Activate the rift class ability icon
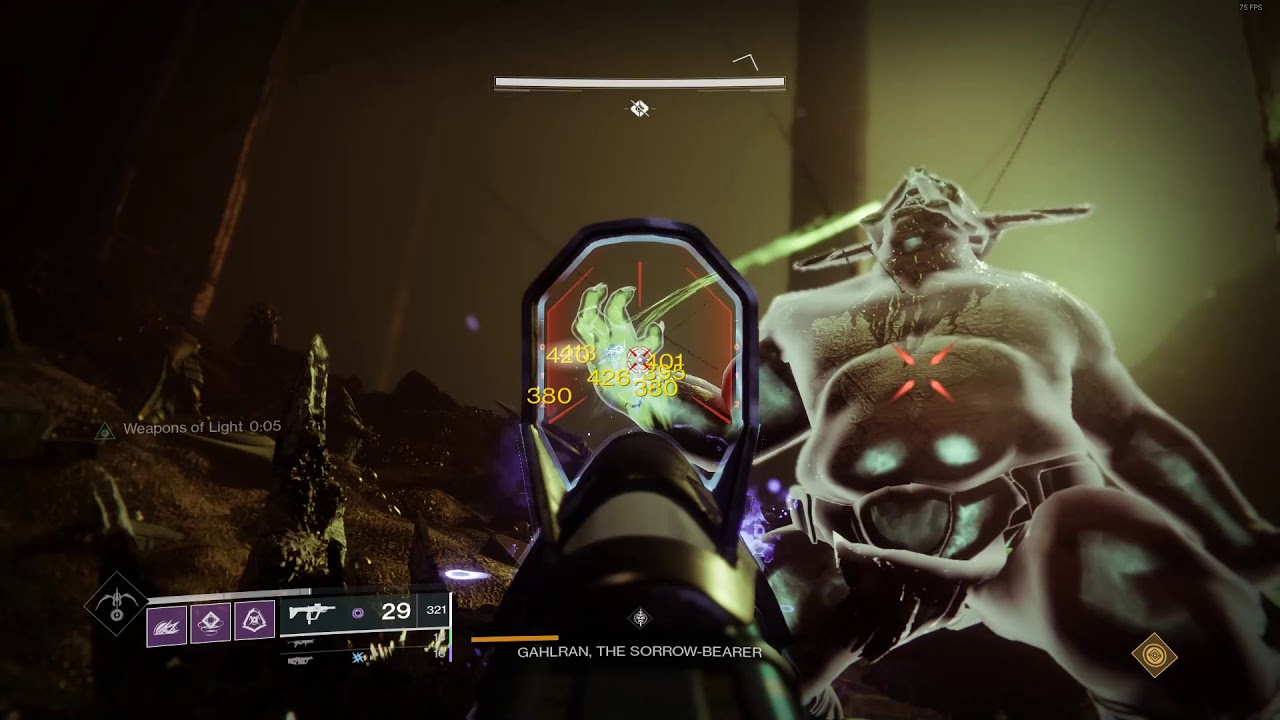The height and width of the screenshot is (720, 1280). 254,621
